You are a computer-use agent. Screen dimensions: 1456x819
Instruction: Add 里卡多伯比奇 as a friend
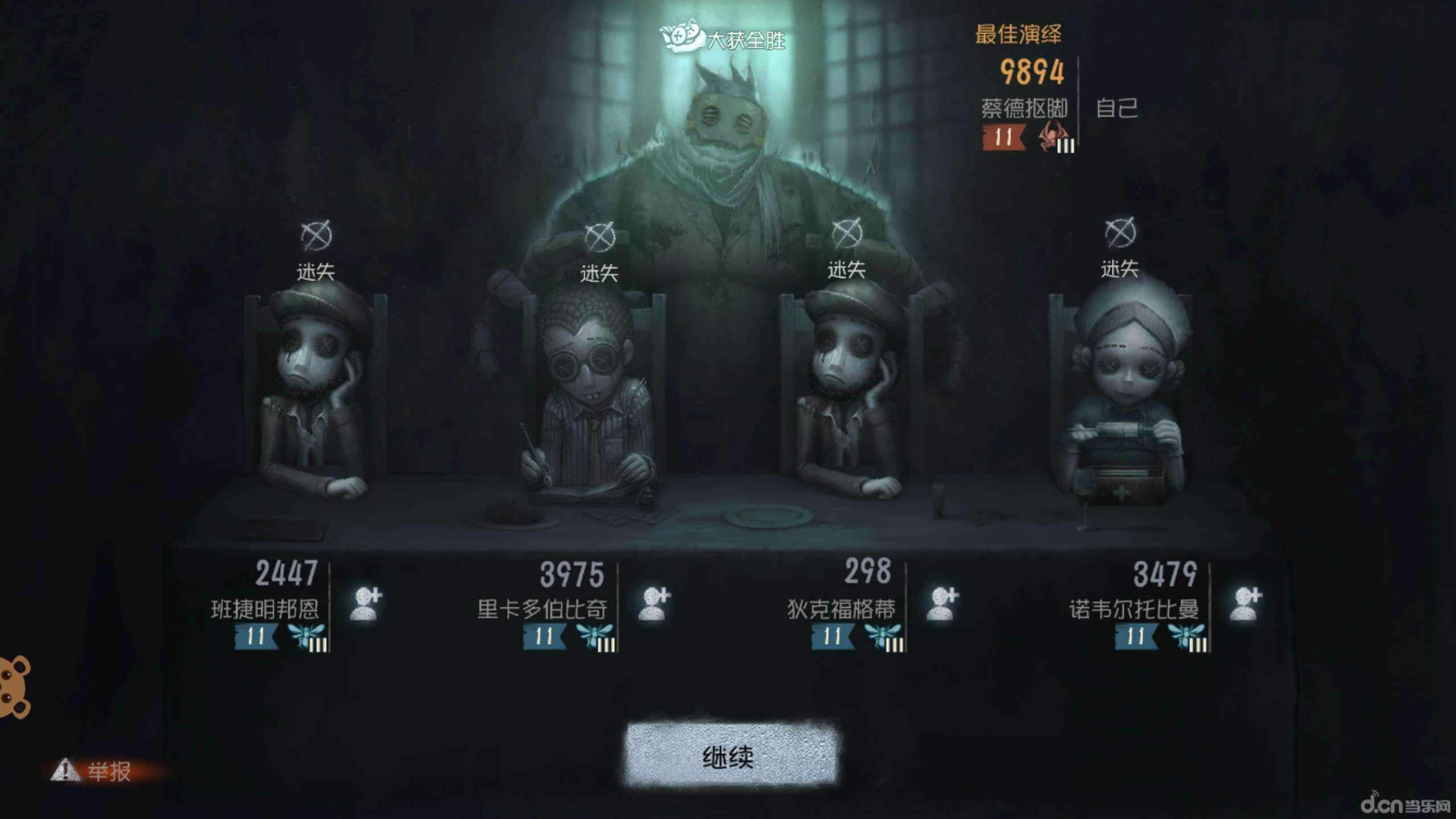pyautogui.click(x=655, y=604)
